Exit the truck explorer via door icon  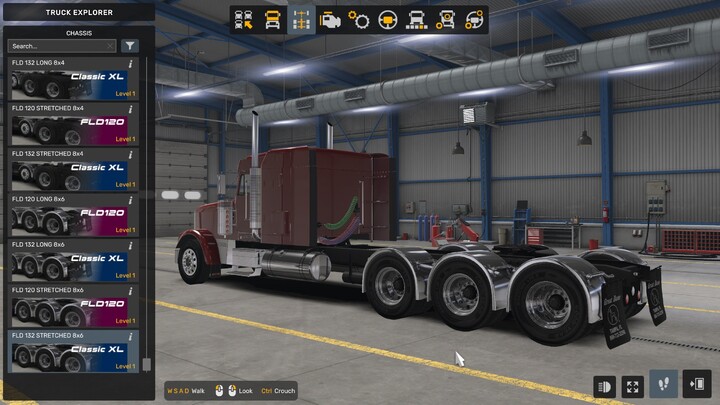697,385
